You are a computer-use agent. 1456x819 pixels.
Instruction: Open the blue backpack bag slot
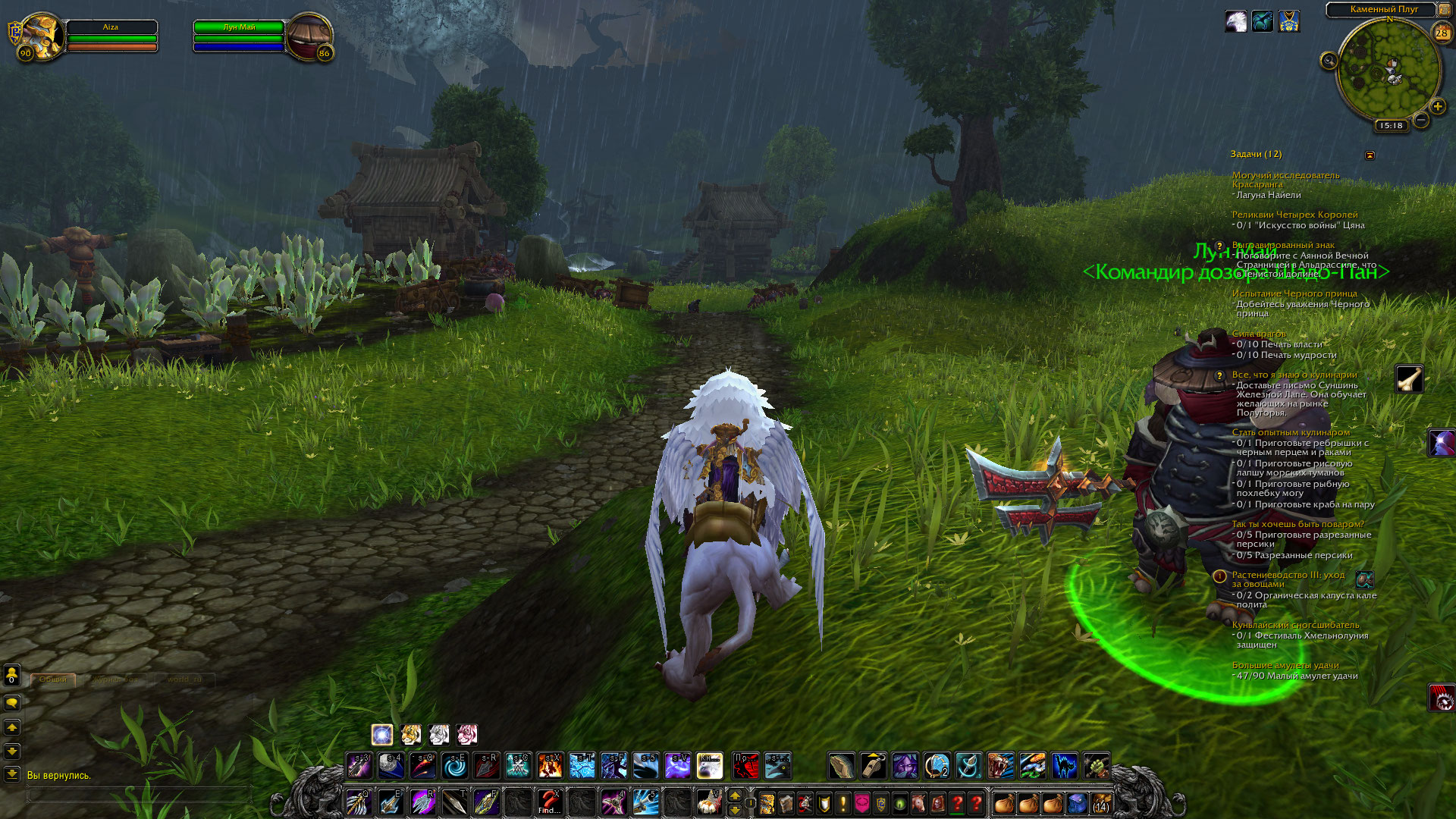1077,803
